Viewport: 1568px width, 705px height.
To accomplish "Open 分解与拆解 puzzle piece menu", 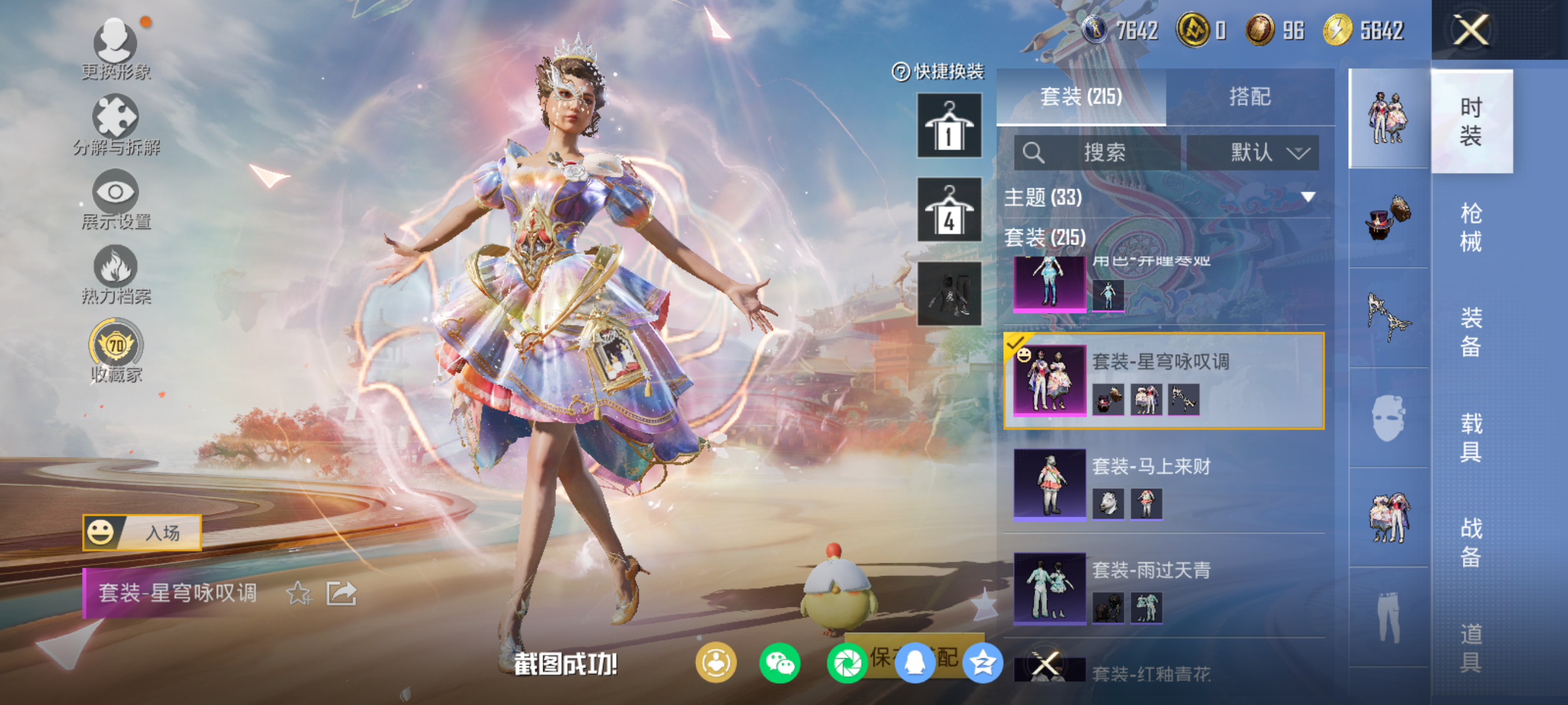I will point(116,124).
